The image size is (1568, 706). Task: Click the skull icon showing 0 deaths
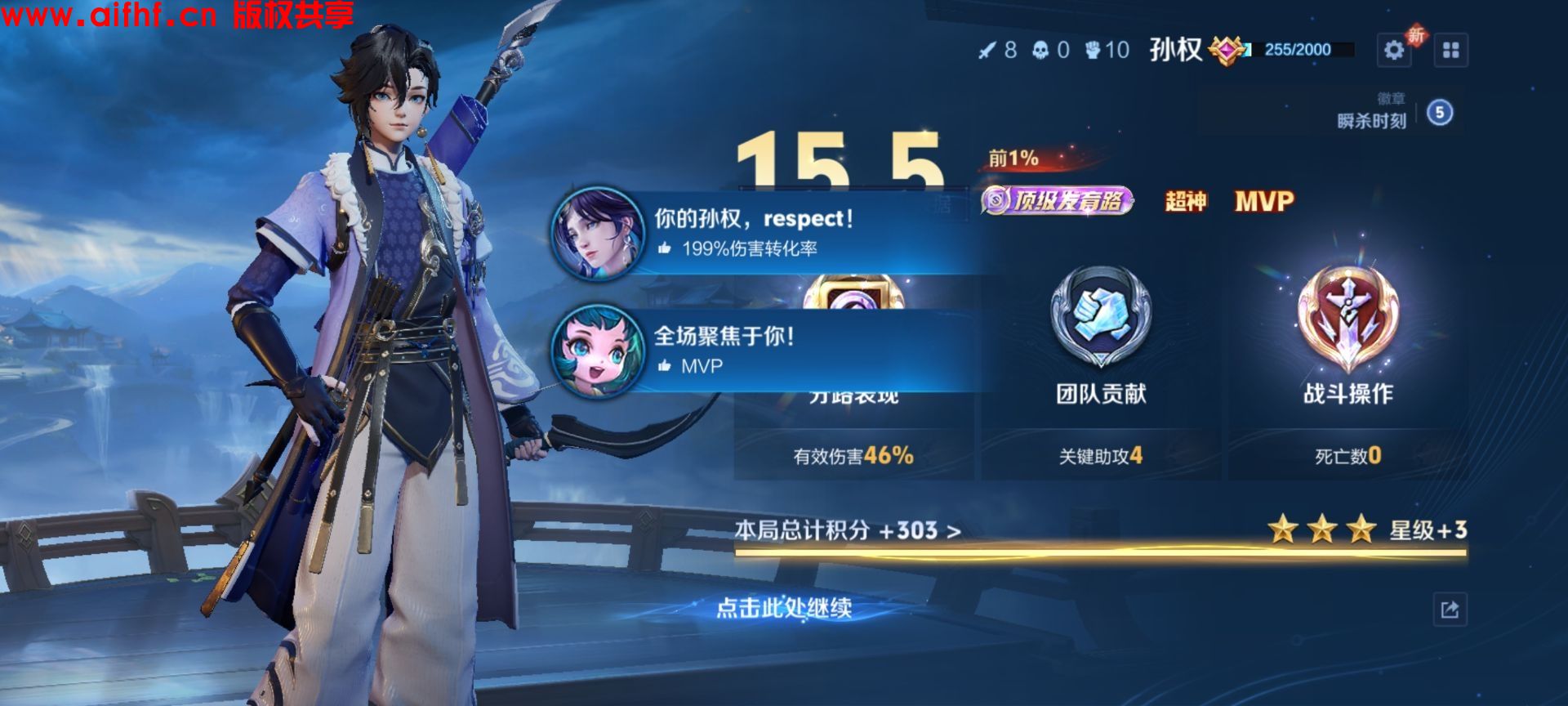[1040, 48]
